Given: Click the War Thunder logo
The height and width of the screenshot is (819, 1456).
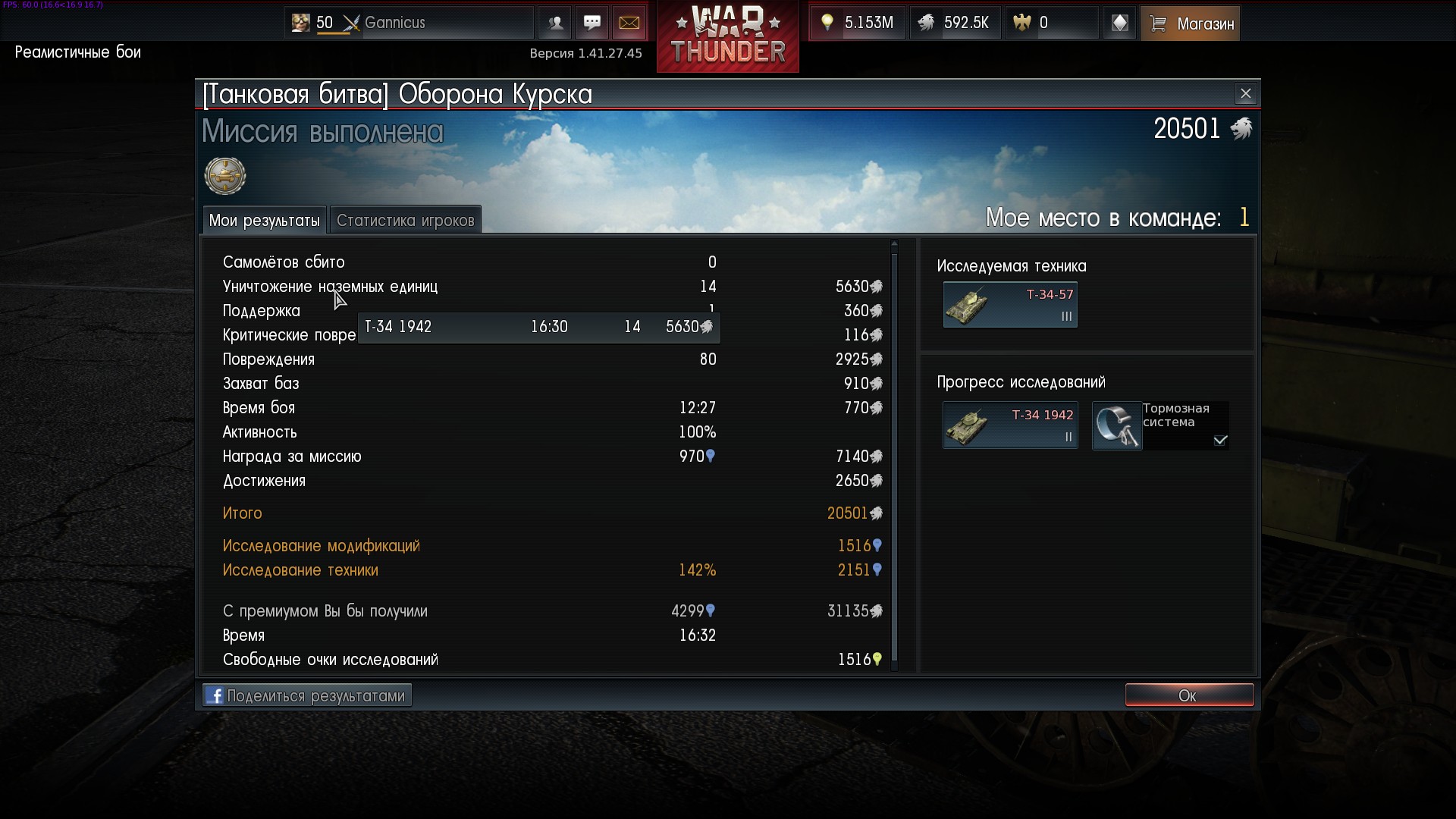Looking at the screenshot, I should pyautogui.click(x=727, y=36).
